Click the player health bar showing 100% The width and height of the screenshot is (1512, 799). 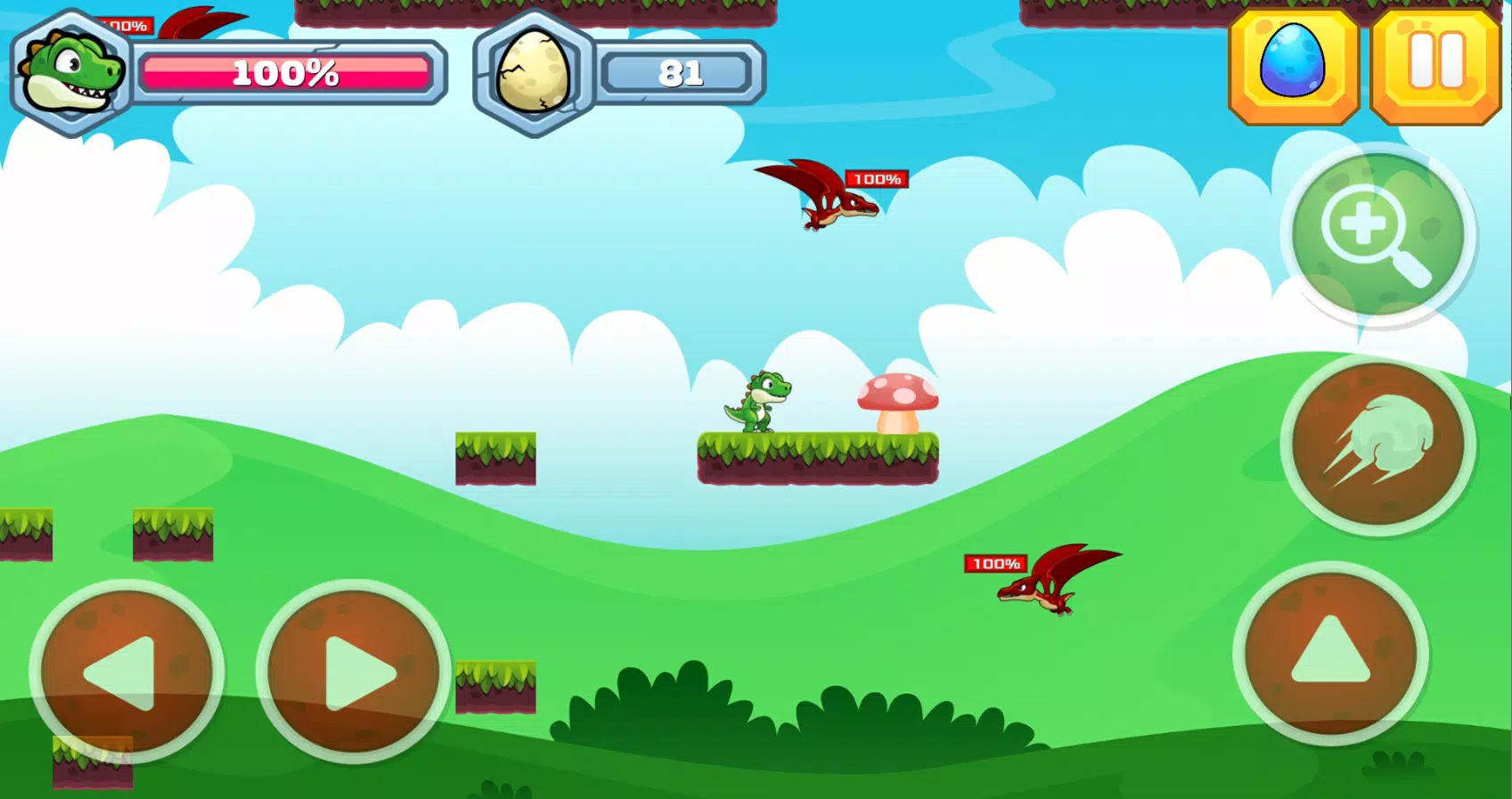(x=287, y=71)
